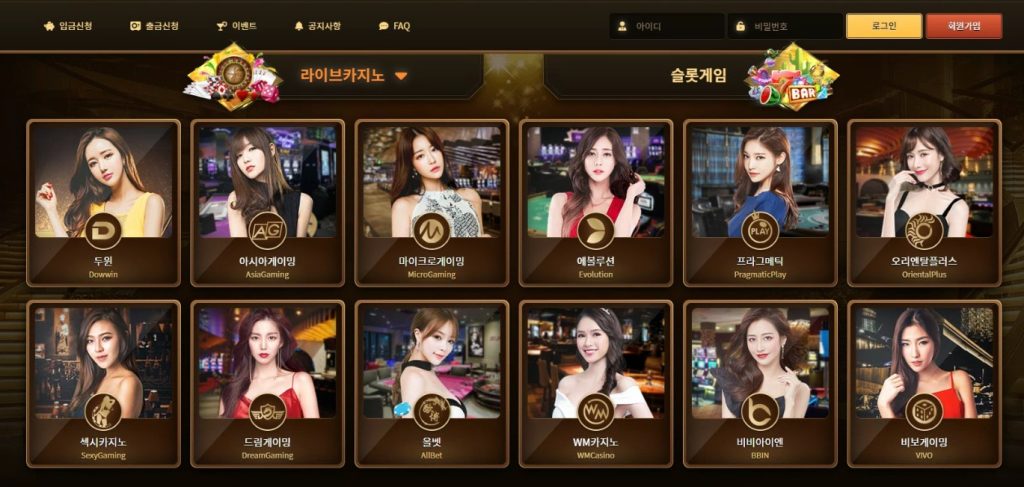1024x487 pixels.
Task: Open the SexyGaming casino tile
Action: click(x=103, y=383)
